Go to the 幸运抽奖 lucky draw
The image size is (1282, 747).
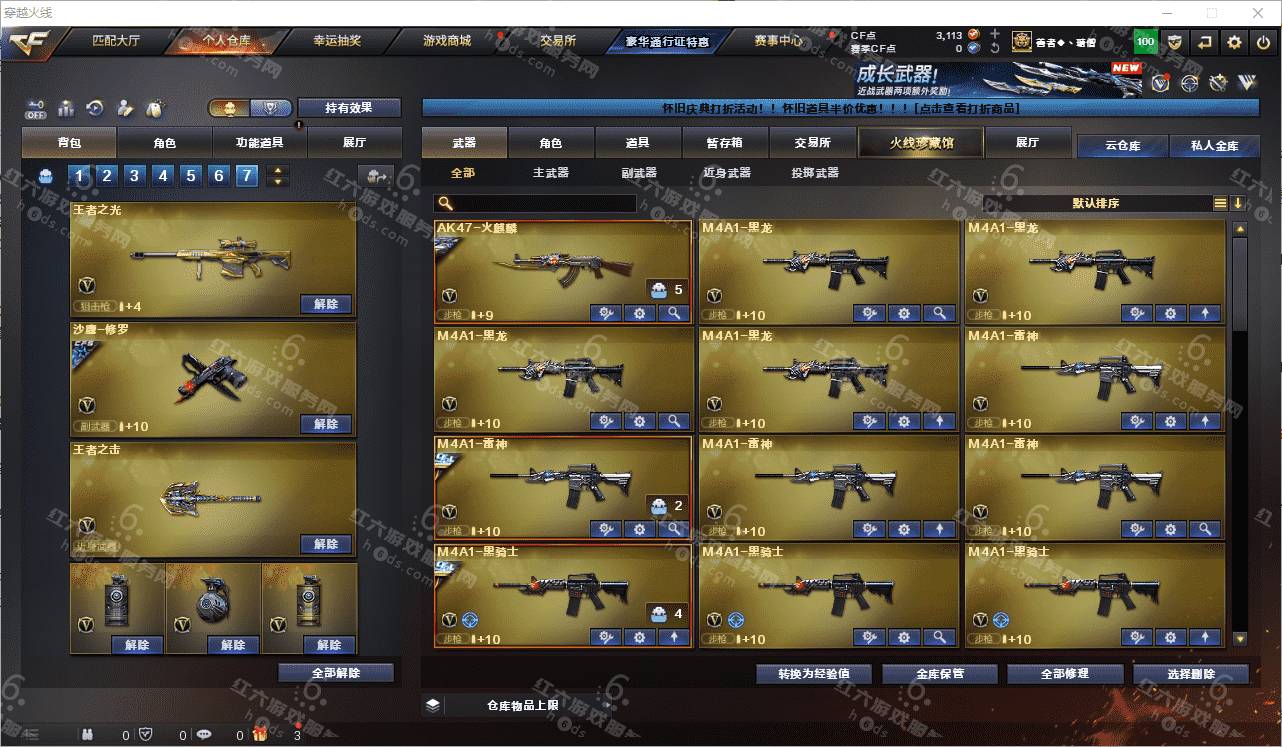(x=337, y=42)
